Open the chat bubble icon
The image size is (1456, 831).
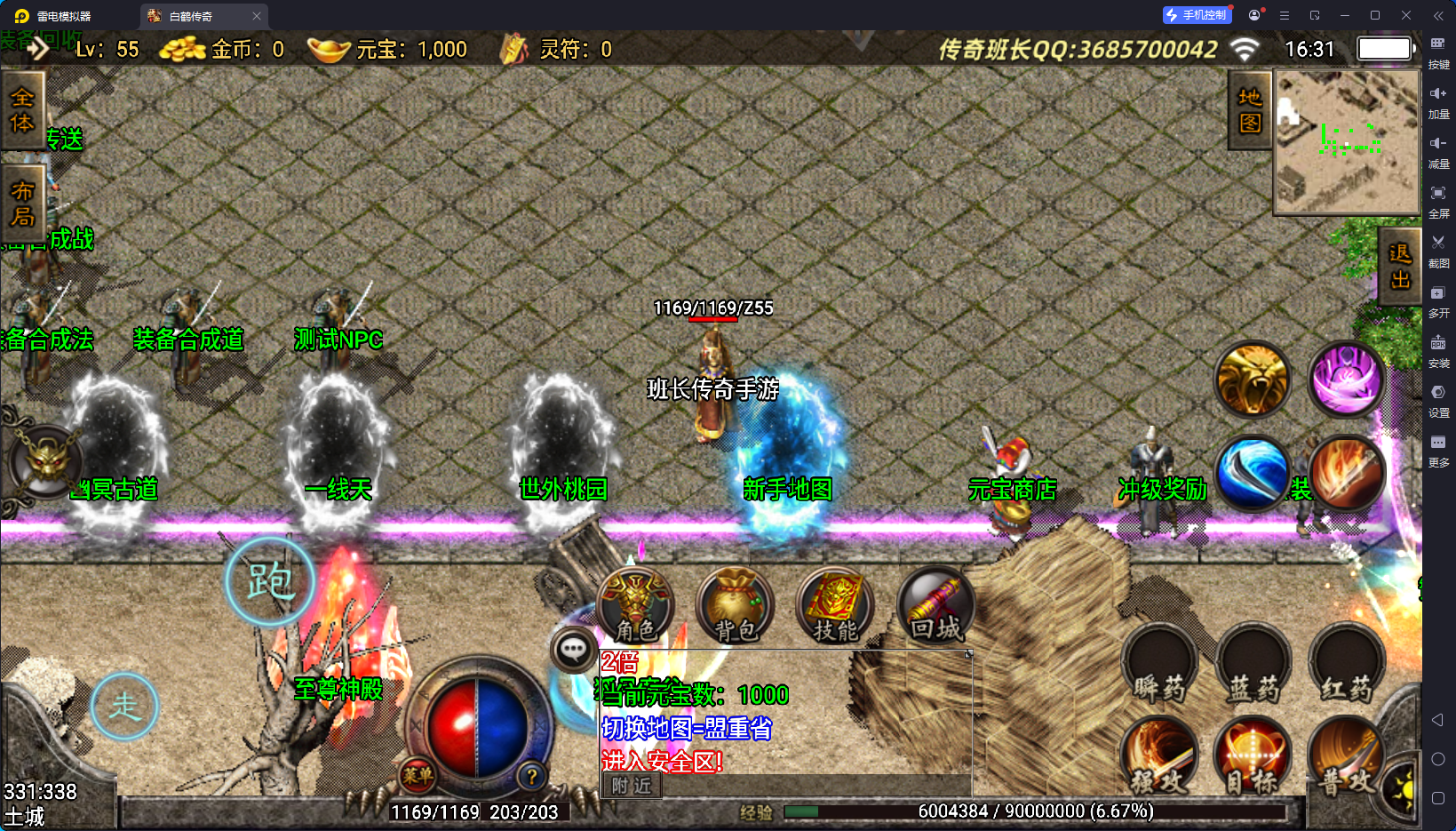pyautogui.click(x=573, y=650)
